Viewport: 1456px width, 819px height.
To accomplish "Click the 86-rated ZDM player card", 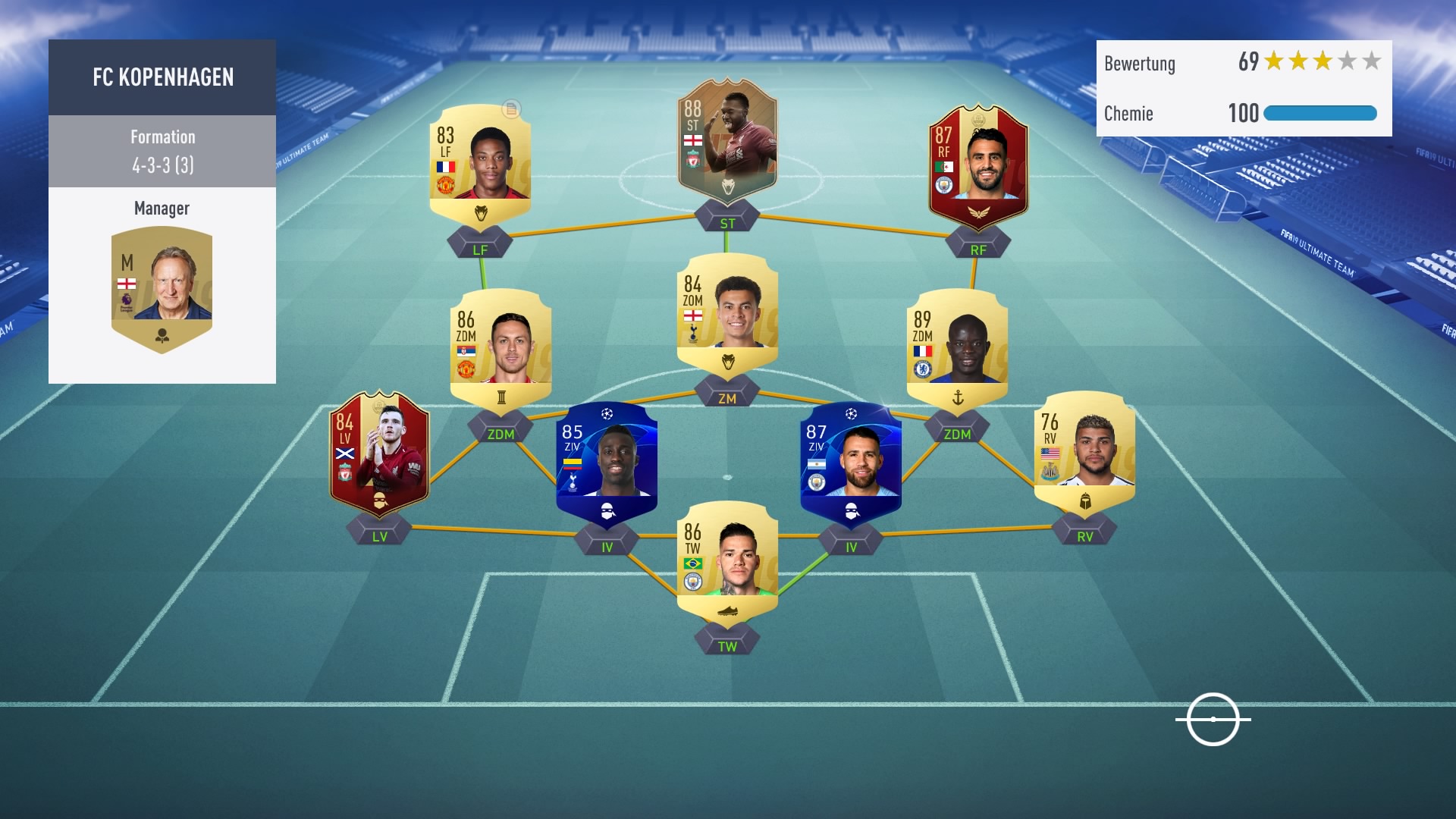I will click(x=500, y=349).
